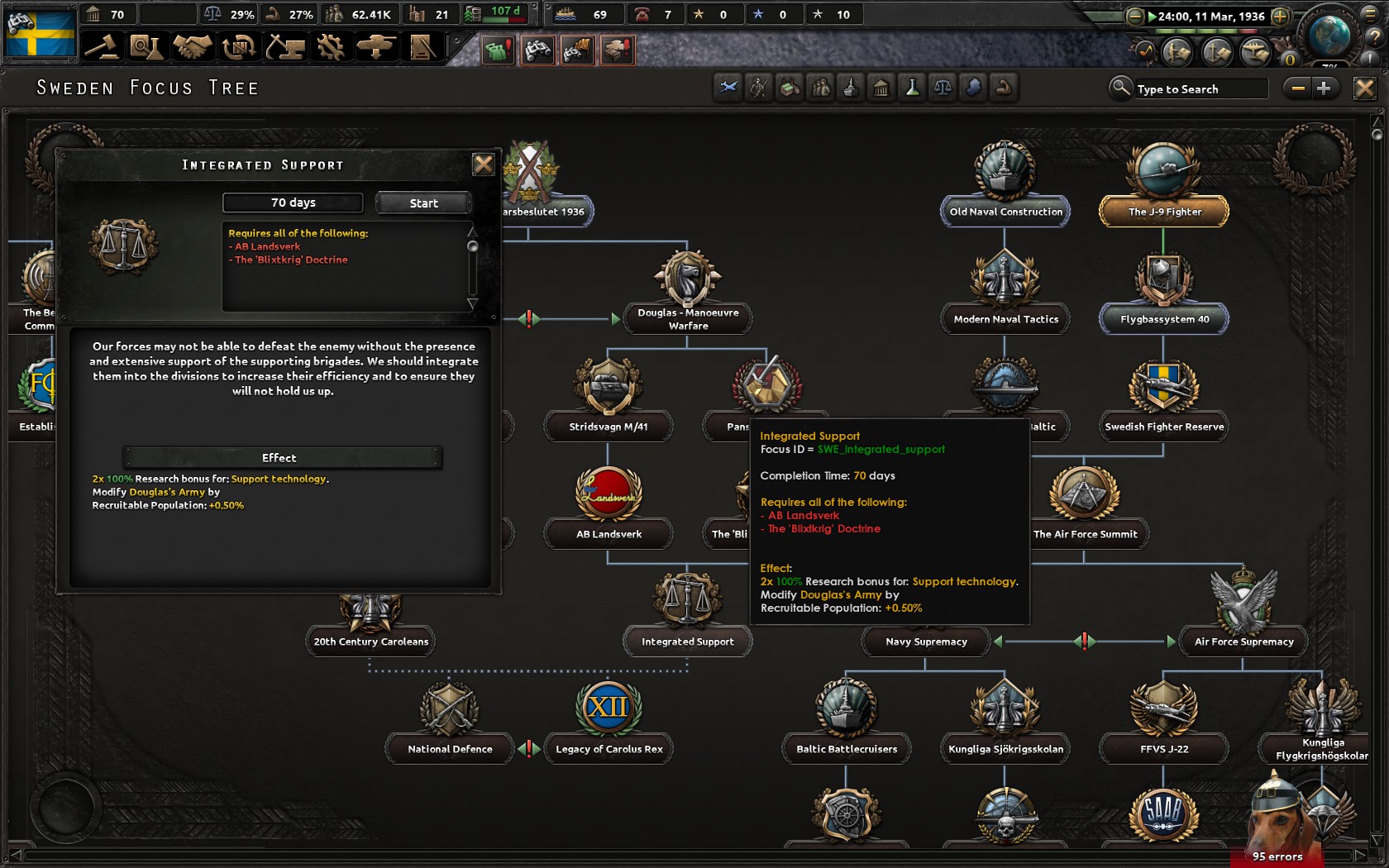The width and height of the screenshot is (1389, 868).
Task: Select the factory industry focus filter
Action: click(x=789, y=88)
